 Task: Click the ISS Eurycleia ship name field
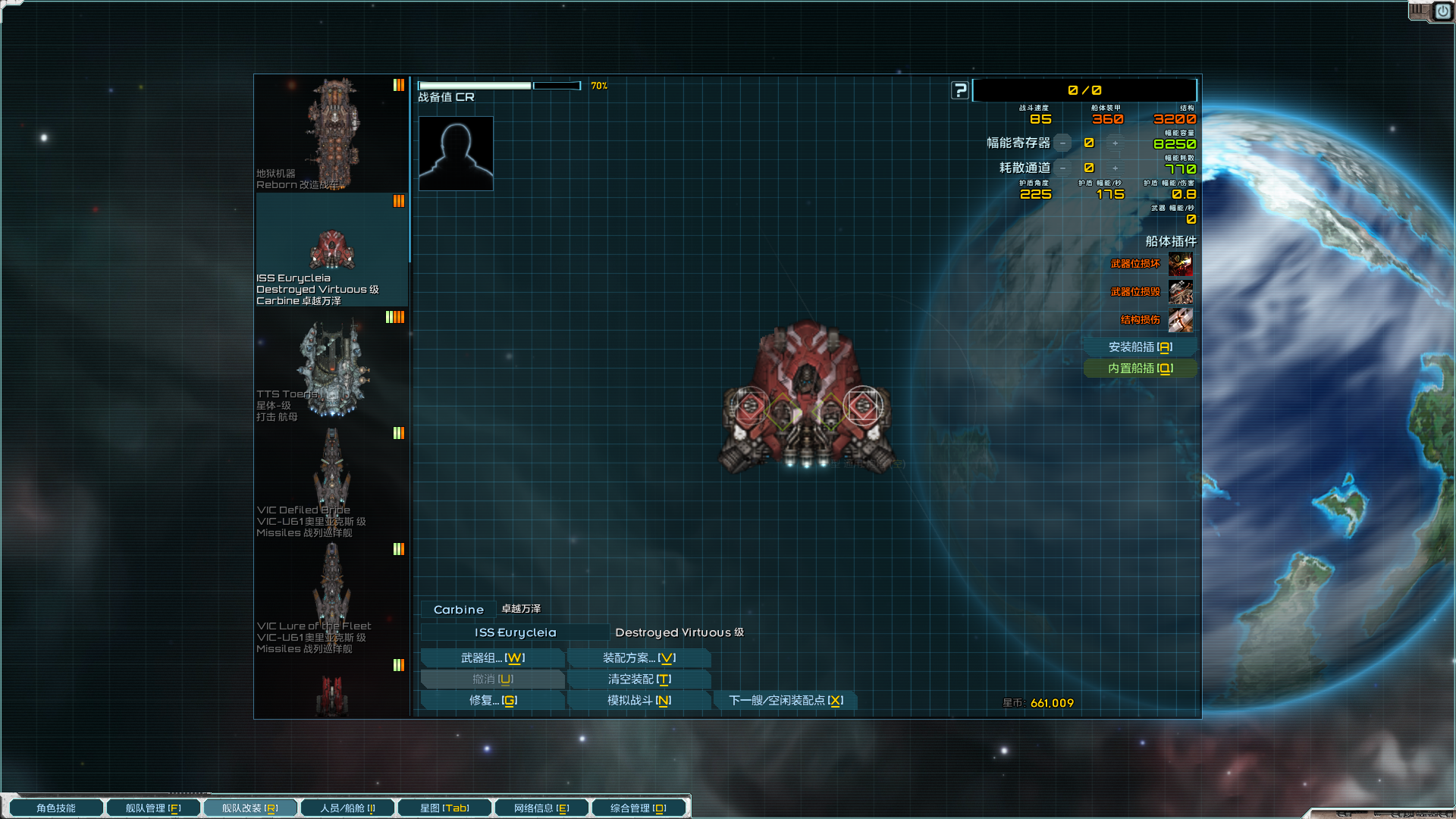[x=515, y=632]
